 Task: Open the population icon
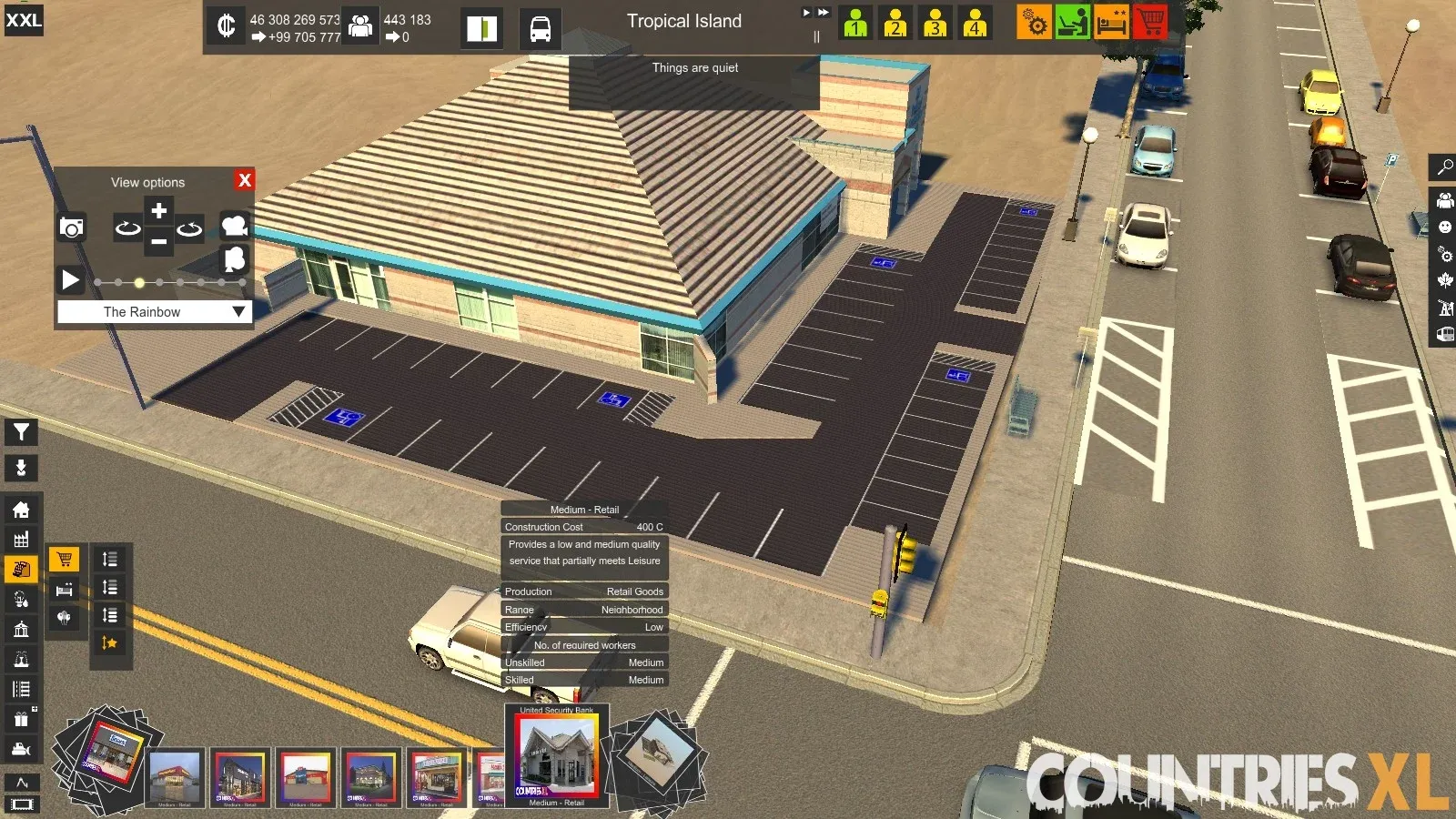360,25
